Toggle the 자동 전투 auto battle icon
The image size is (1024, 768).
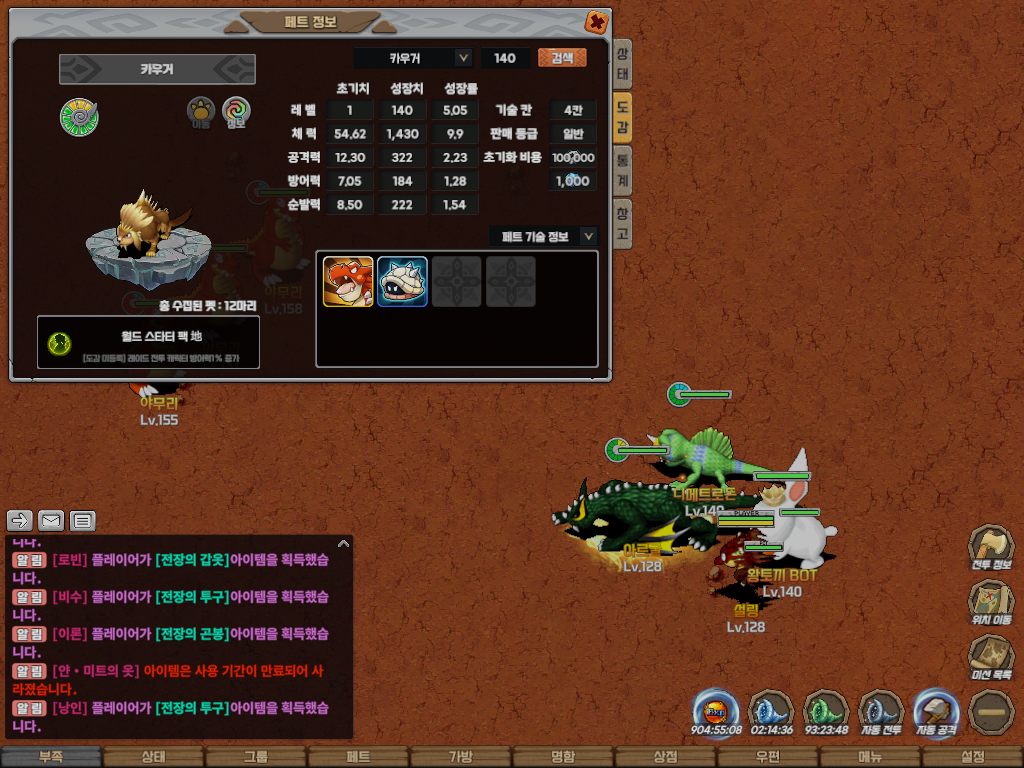point(881,713)
